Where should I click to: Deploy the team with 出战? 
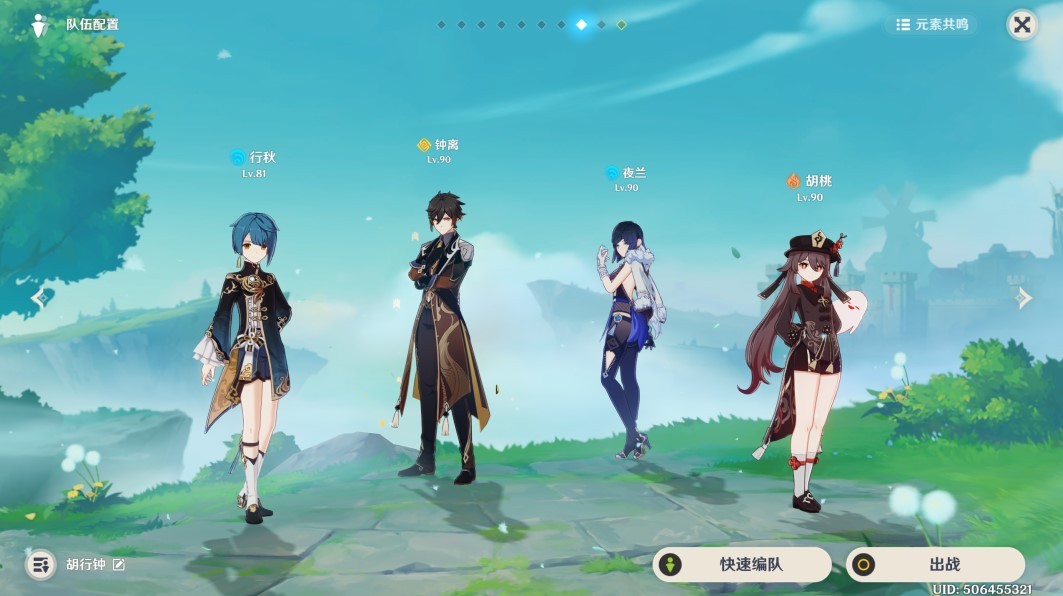(934, 565)
